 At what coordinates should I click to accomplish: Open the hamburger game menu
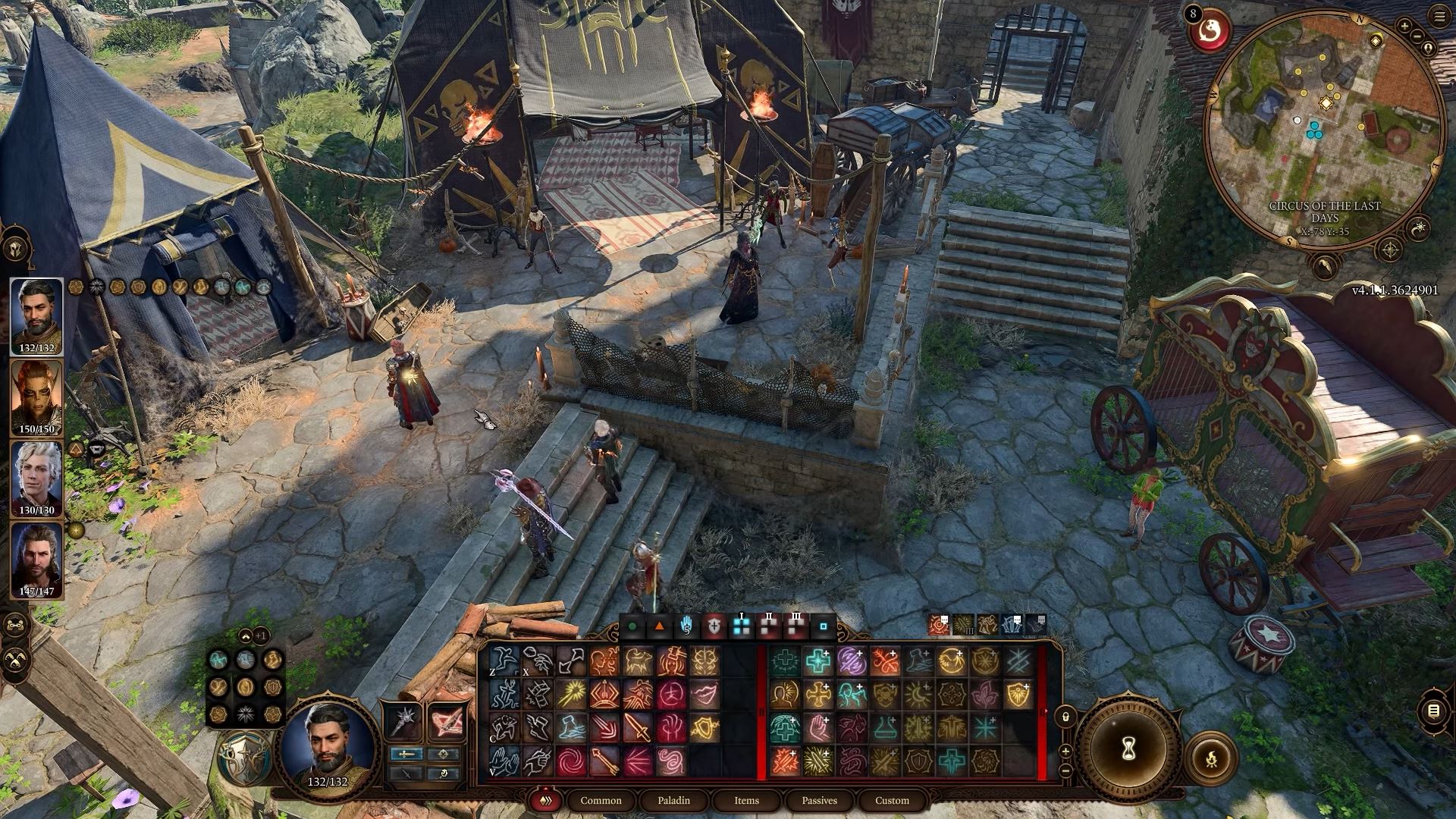click(1439, 17)
